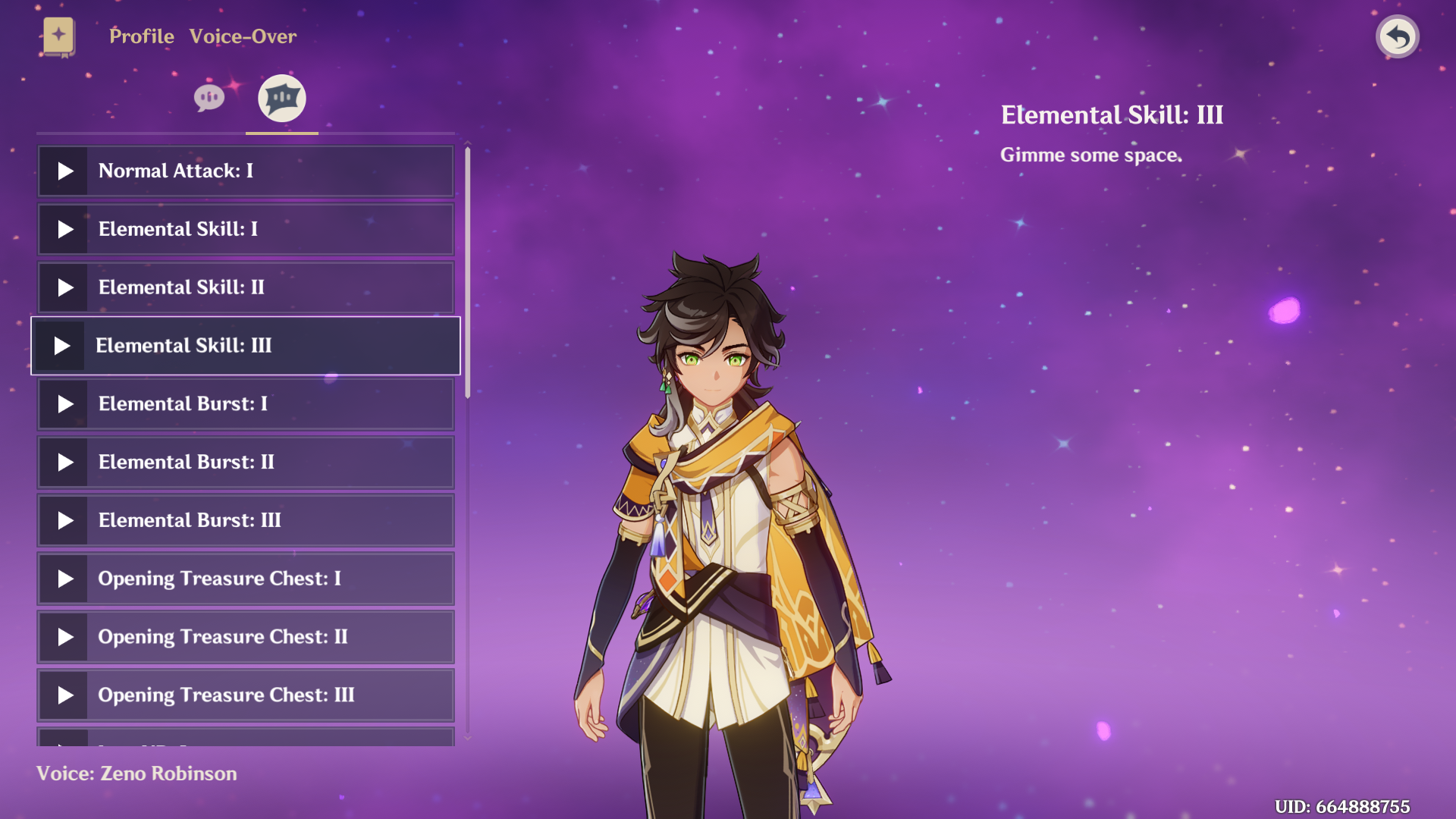Play Opening Treasure Chest: I line
The width and height of the screenshot is (1456, 819).
tap(65, 579)
